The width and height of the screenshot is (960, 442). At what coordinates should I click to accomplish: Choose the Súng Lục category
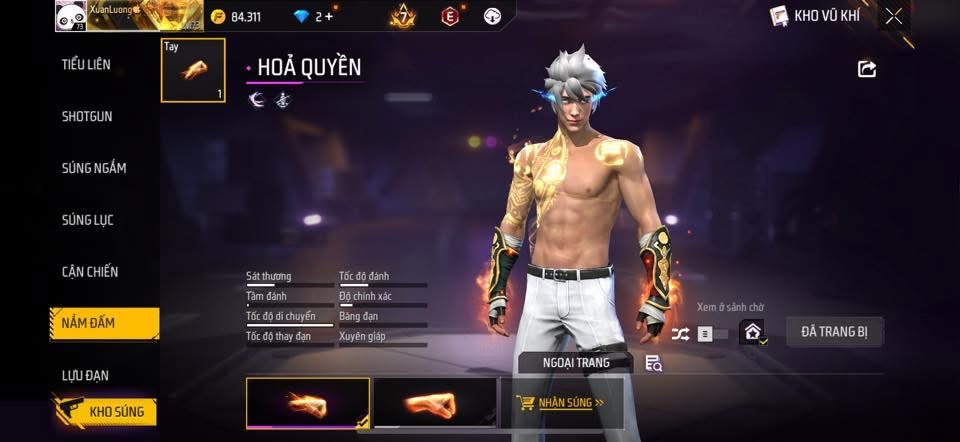tap(89, 219)
